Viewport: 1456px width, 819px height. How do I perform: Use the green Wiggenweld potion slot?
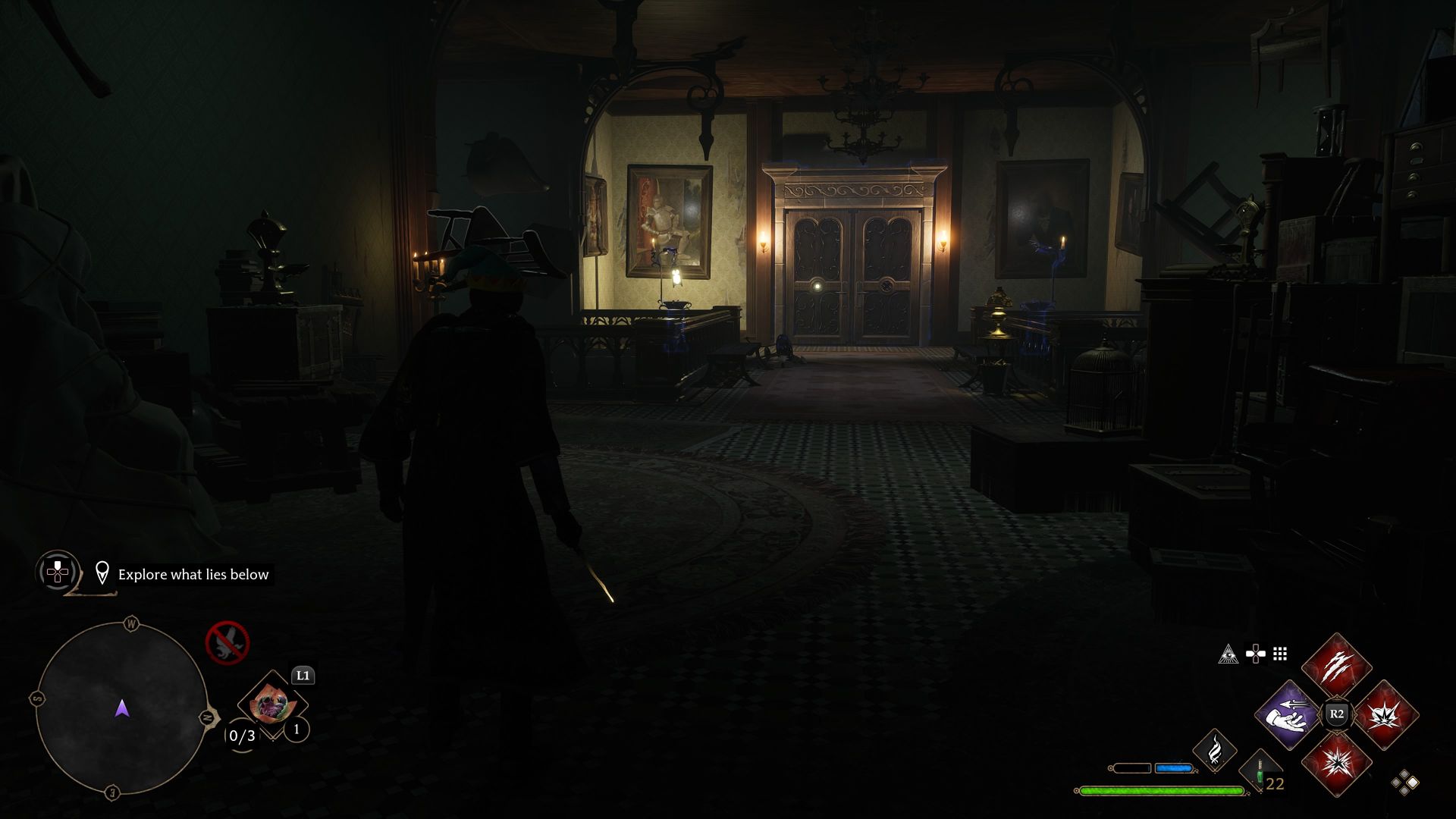[x=1260, y=773]
